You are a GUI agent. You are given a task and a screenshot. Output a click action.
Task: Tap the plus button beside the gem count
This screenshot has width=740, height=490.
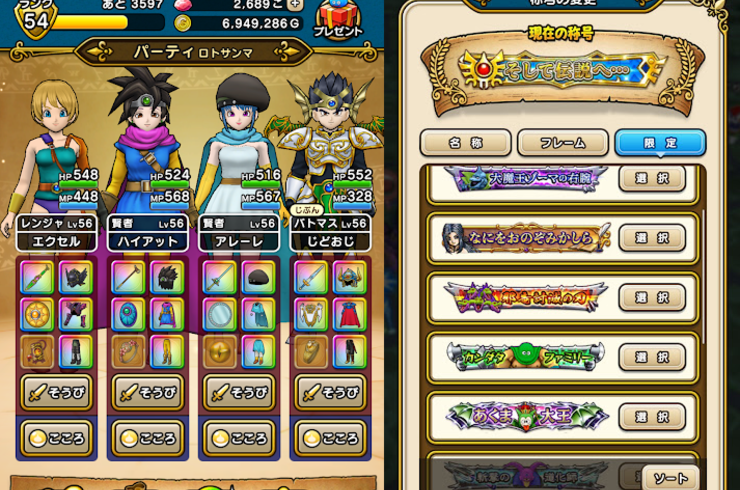pyautogui.click(x=294, y=4)
